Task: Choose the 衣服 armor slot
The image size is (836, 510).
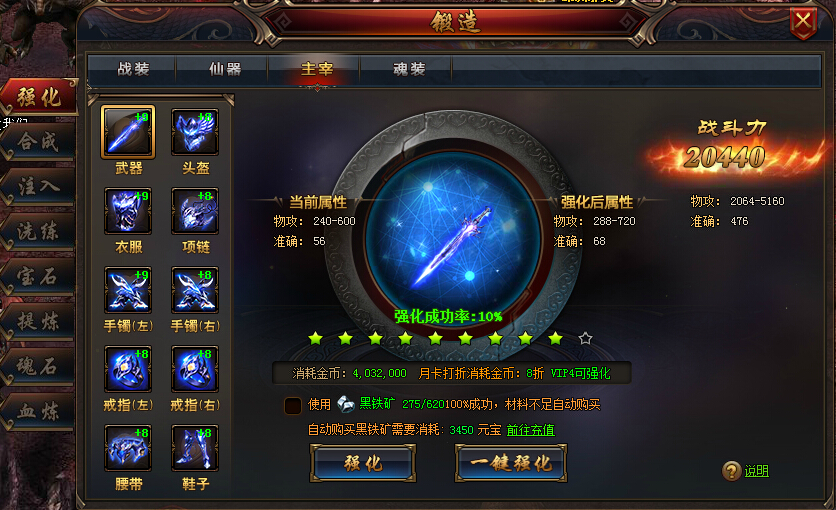Action: tap(128, 211)
